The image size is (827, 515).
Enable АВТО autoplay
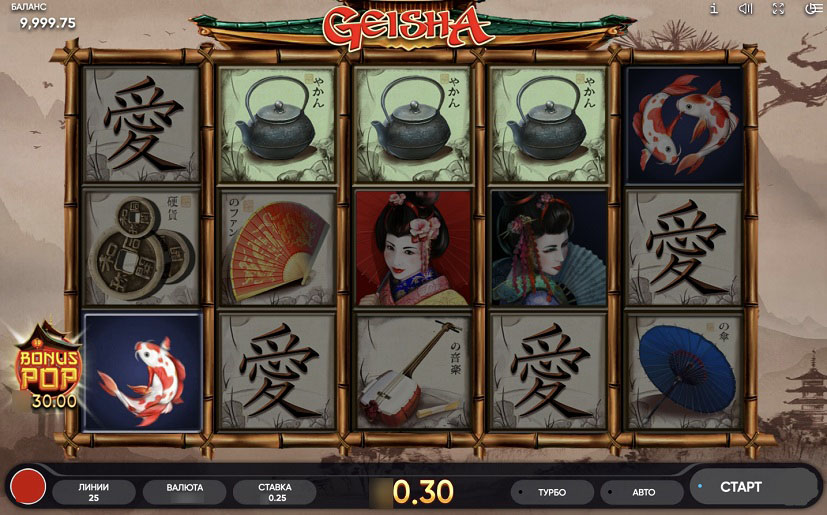(x=642, y=492)
